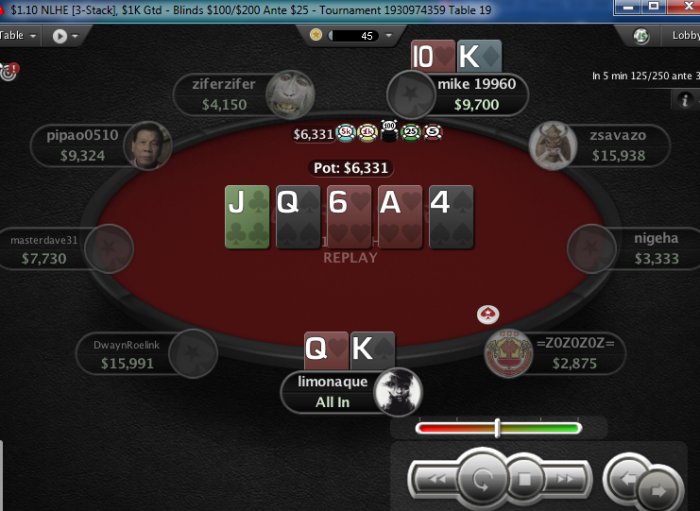This screenshot has width=700, height=511.
Task: Stop the hand replay
Action: (x=524, y=480)
